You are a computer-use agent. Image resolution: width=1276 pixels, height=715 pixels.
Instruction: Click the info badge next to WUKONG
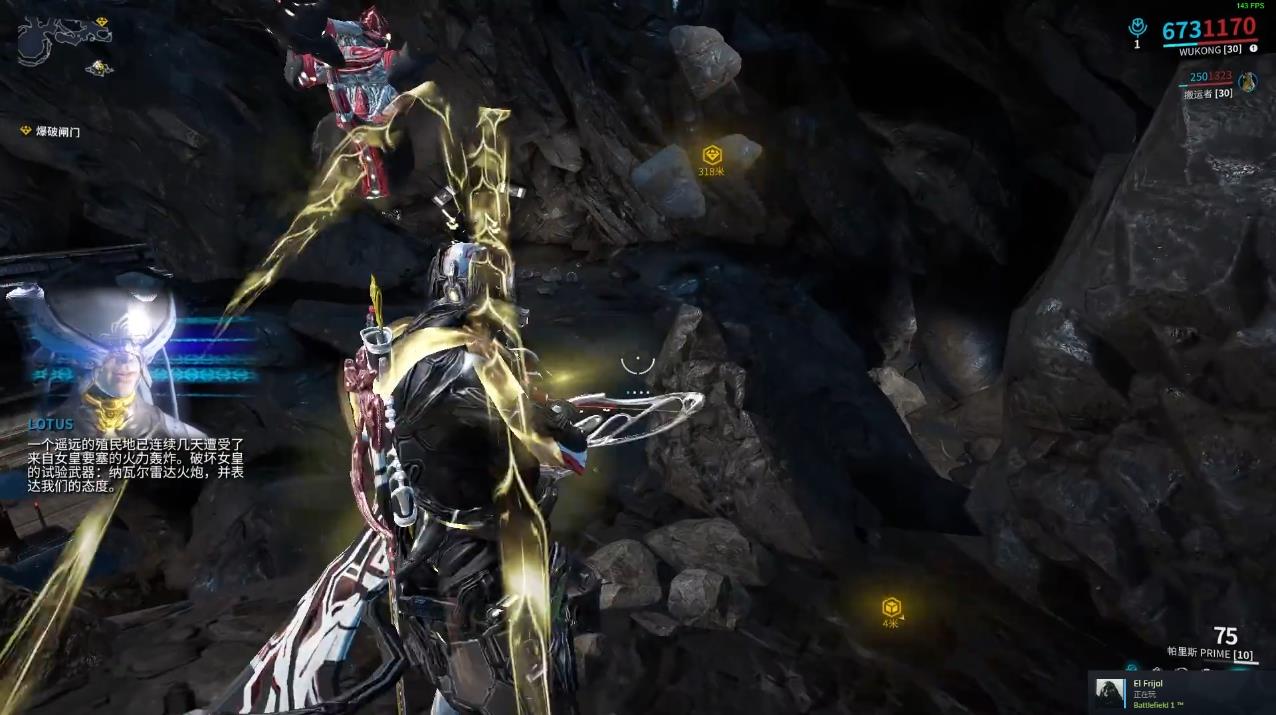[x=1252, y=48]
